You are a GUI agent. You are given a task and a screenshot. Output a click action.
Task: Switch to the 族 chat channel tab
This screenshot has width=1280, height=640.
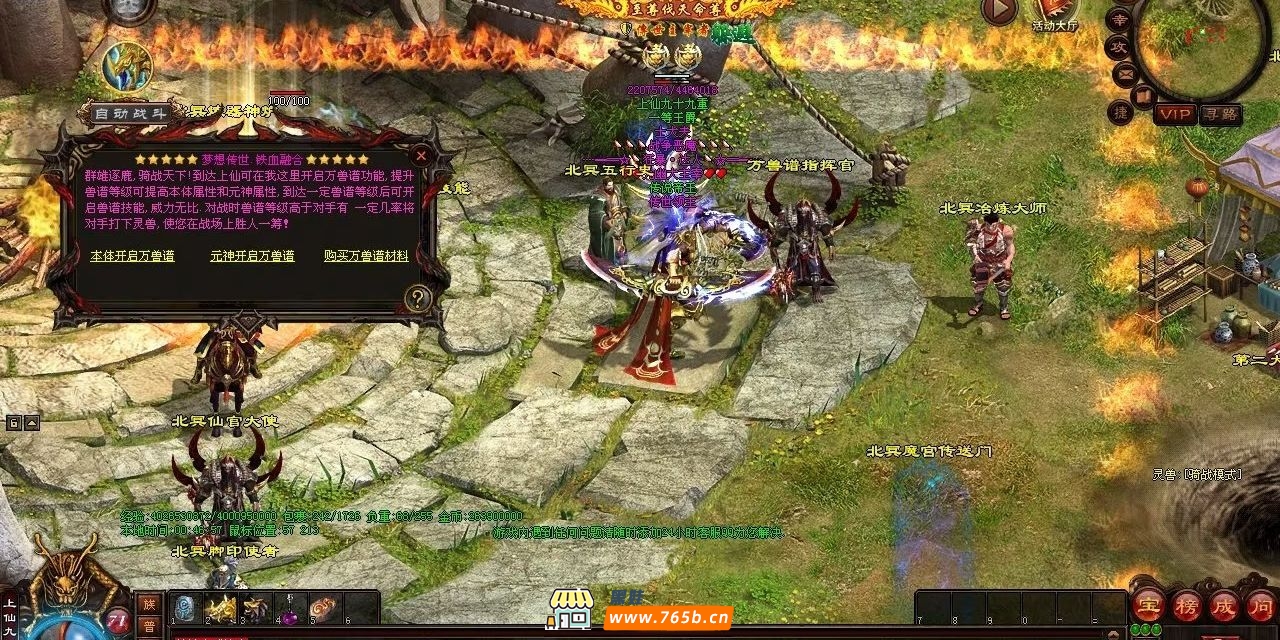click(x=148, y=604)
